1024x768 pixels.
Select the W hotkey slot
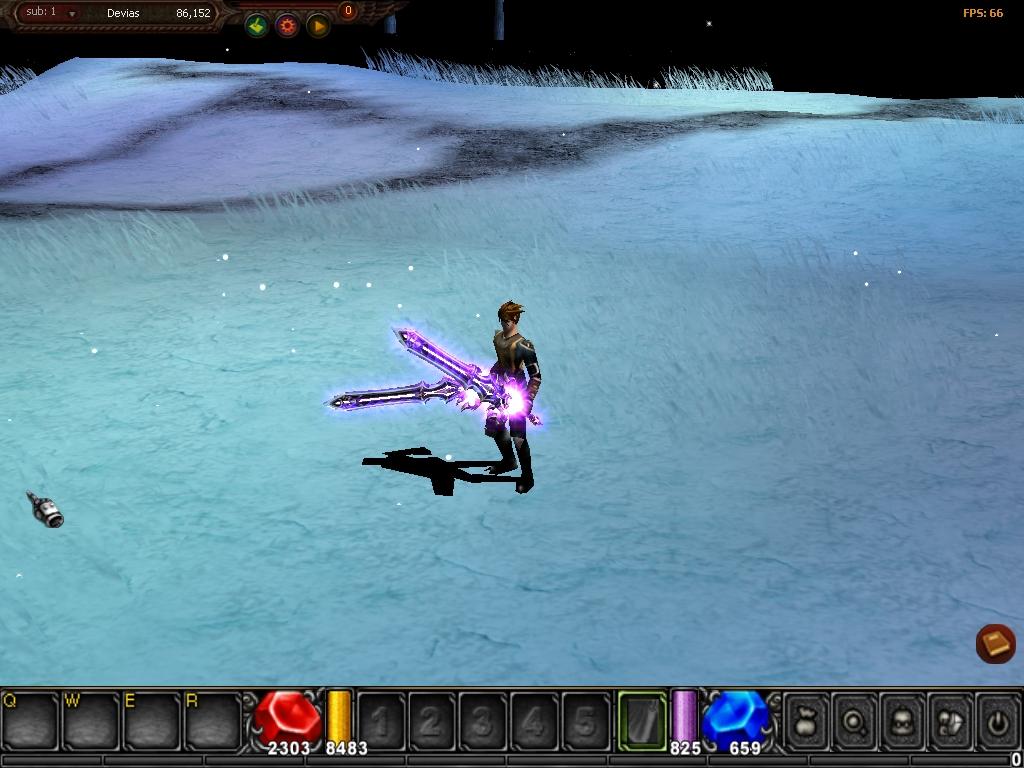click(91, 720)
